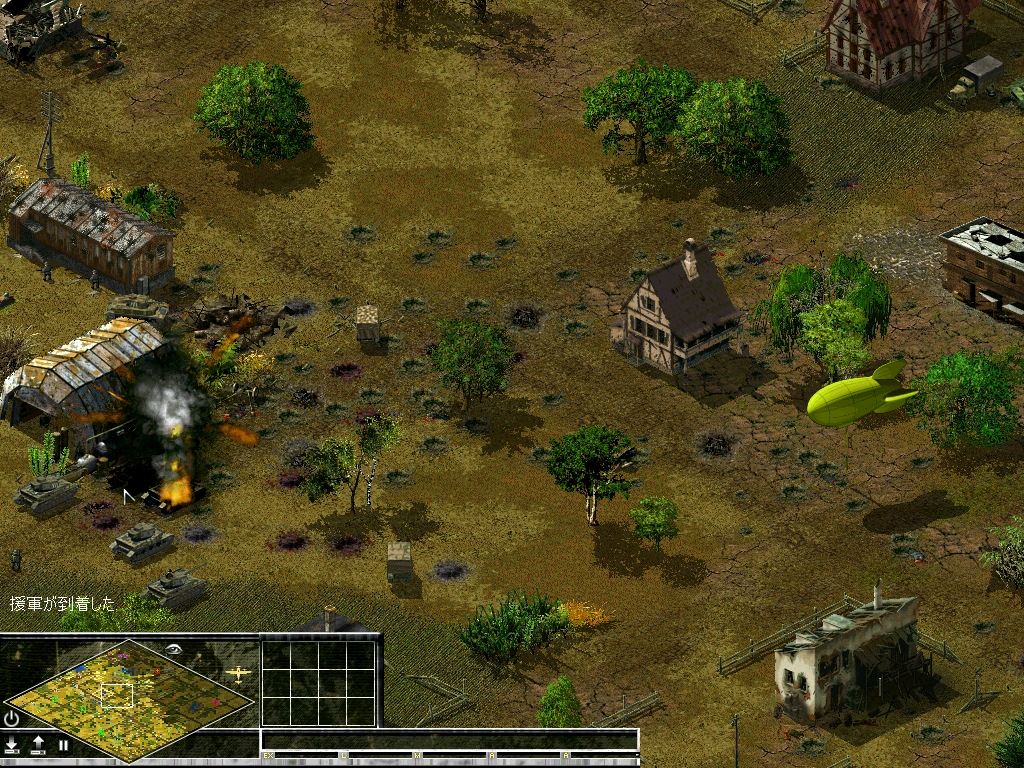
Task: Pause the game with the pause button
Action: click(x=63, y=745)
